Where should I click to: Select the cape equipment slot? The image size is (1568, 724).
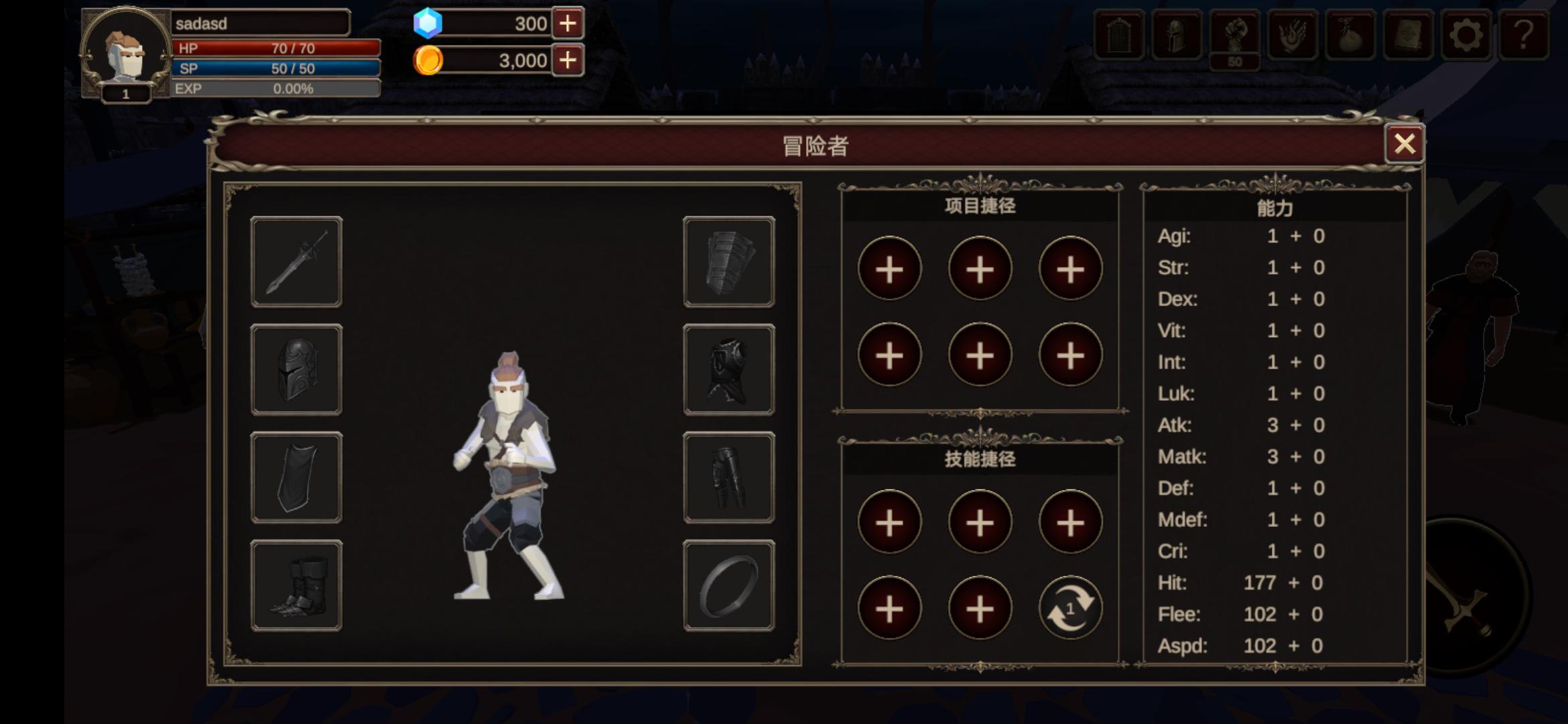pos(296,476)
